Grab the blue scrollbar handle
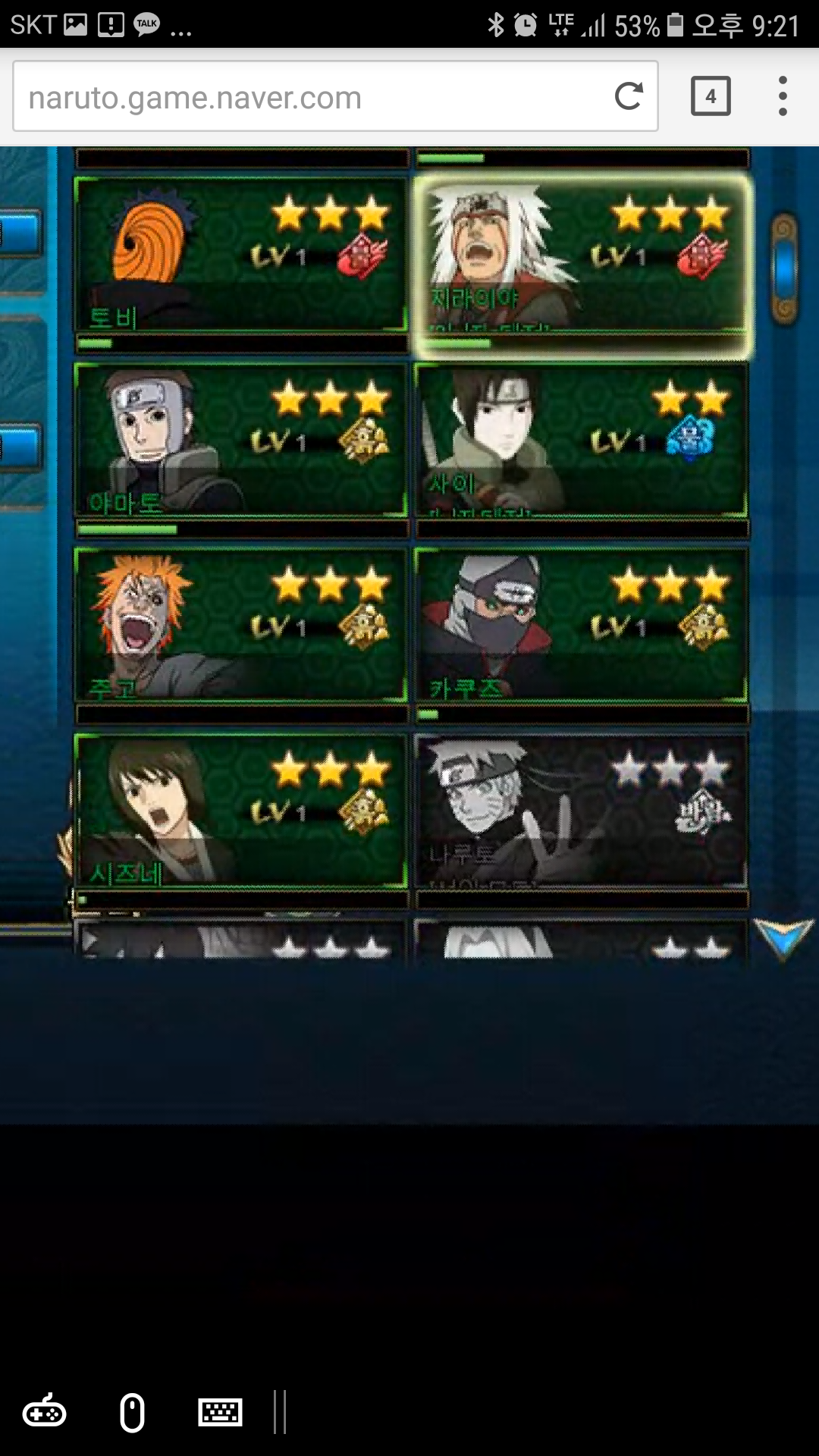The height and width of the screenshot is (1456, 819). [785, 268]
